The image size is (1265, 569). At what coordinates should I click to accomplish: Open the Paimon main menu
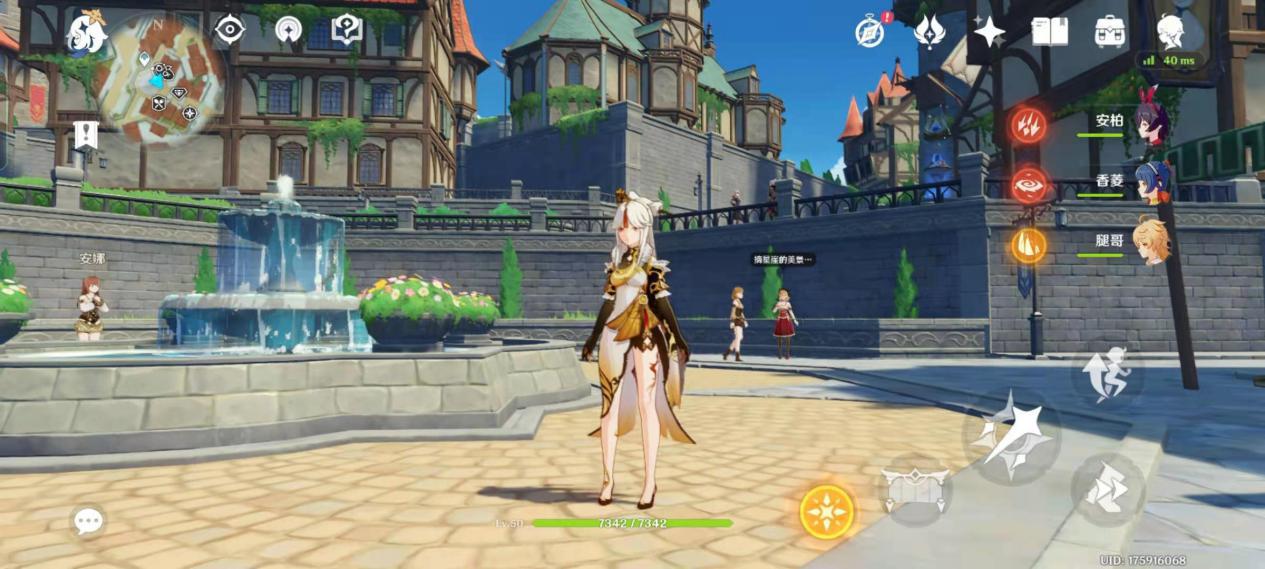click(86, 35)
